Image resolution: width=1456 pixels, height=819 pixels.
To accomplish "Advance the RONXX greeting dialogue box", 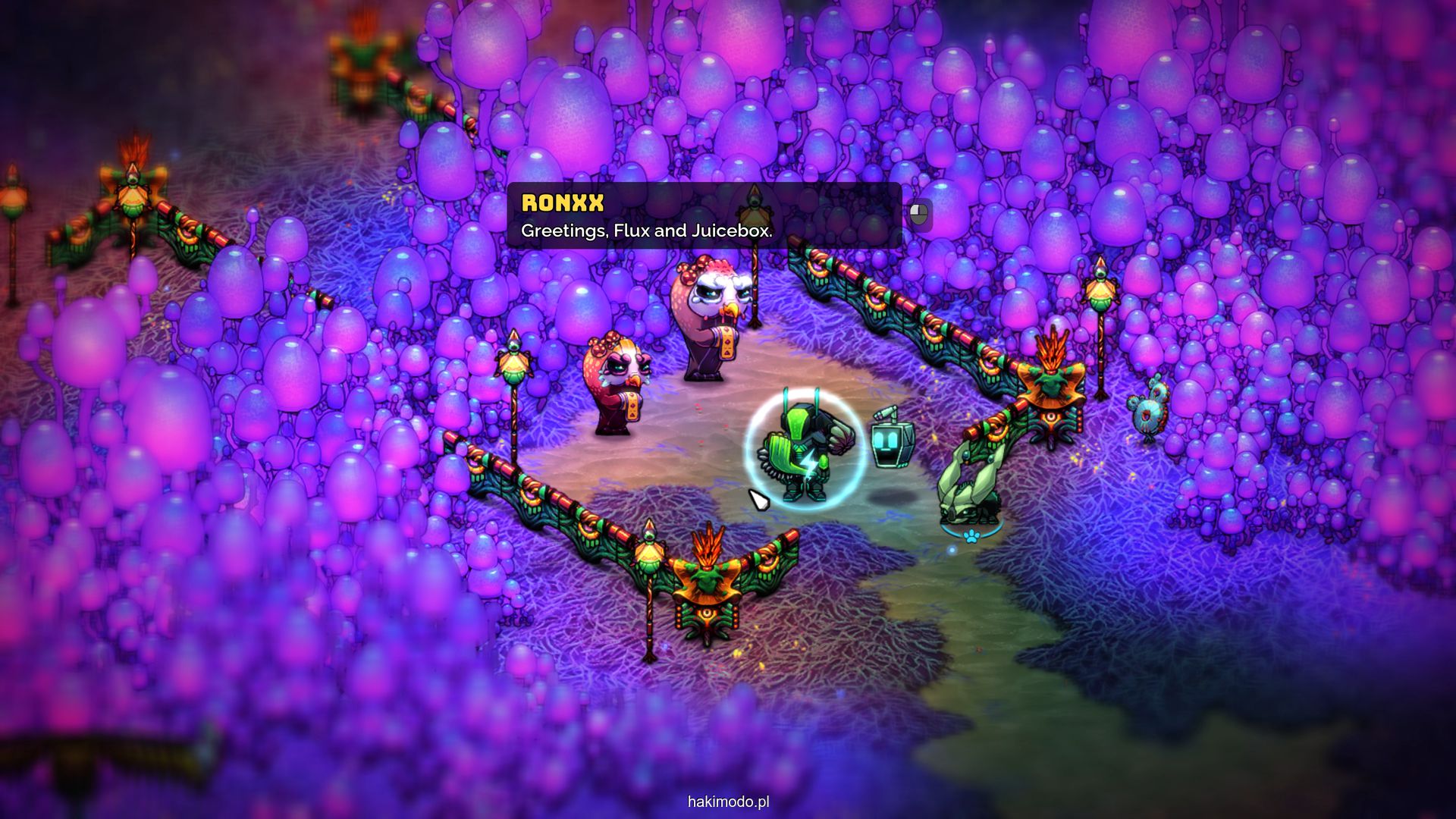I will (x=919, y=215).
